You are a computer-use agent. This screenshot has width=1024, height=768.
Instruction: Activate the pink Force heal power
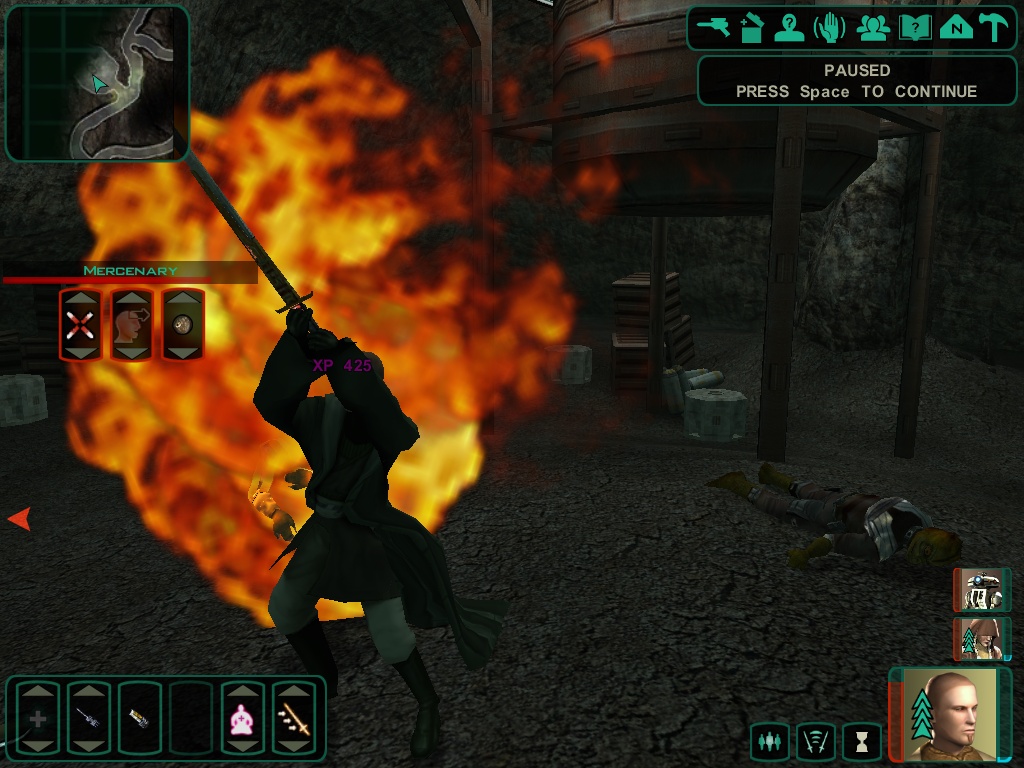(x=243, y=718)
